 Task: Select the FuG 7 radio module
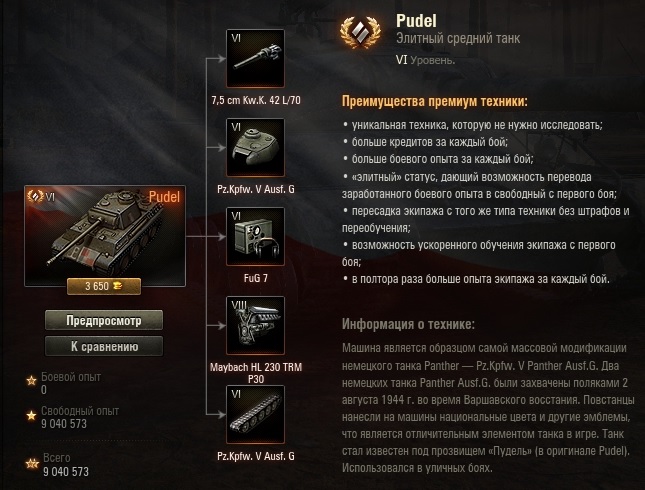pyautogui.click(x=256, y=236)
